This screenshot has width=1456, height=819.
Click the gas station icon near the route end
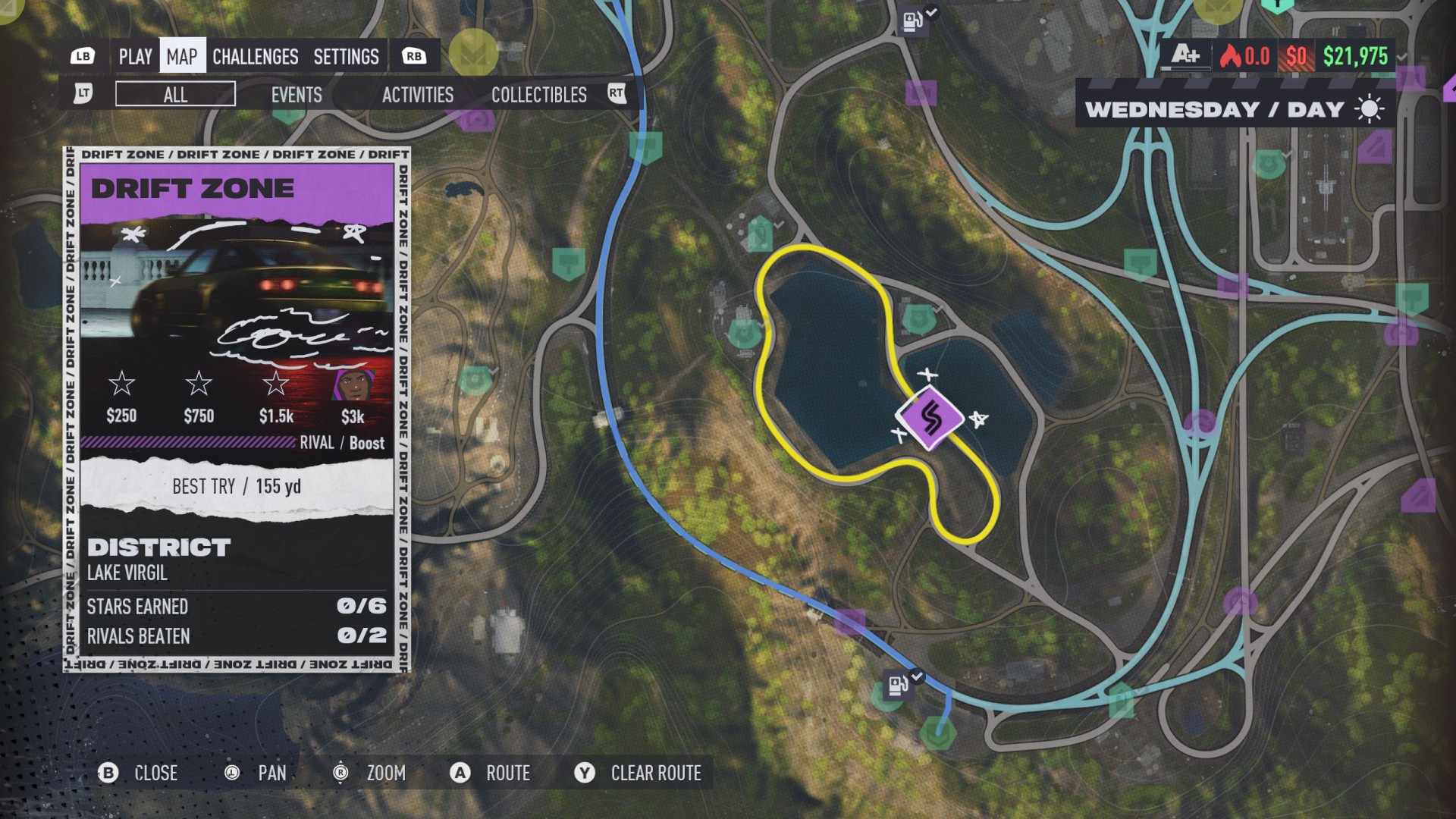[x=898, y=686]
